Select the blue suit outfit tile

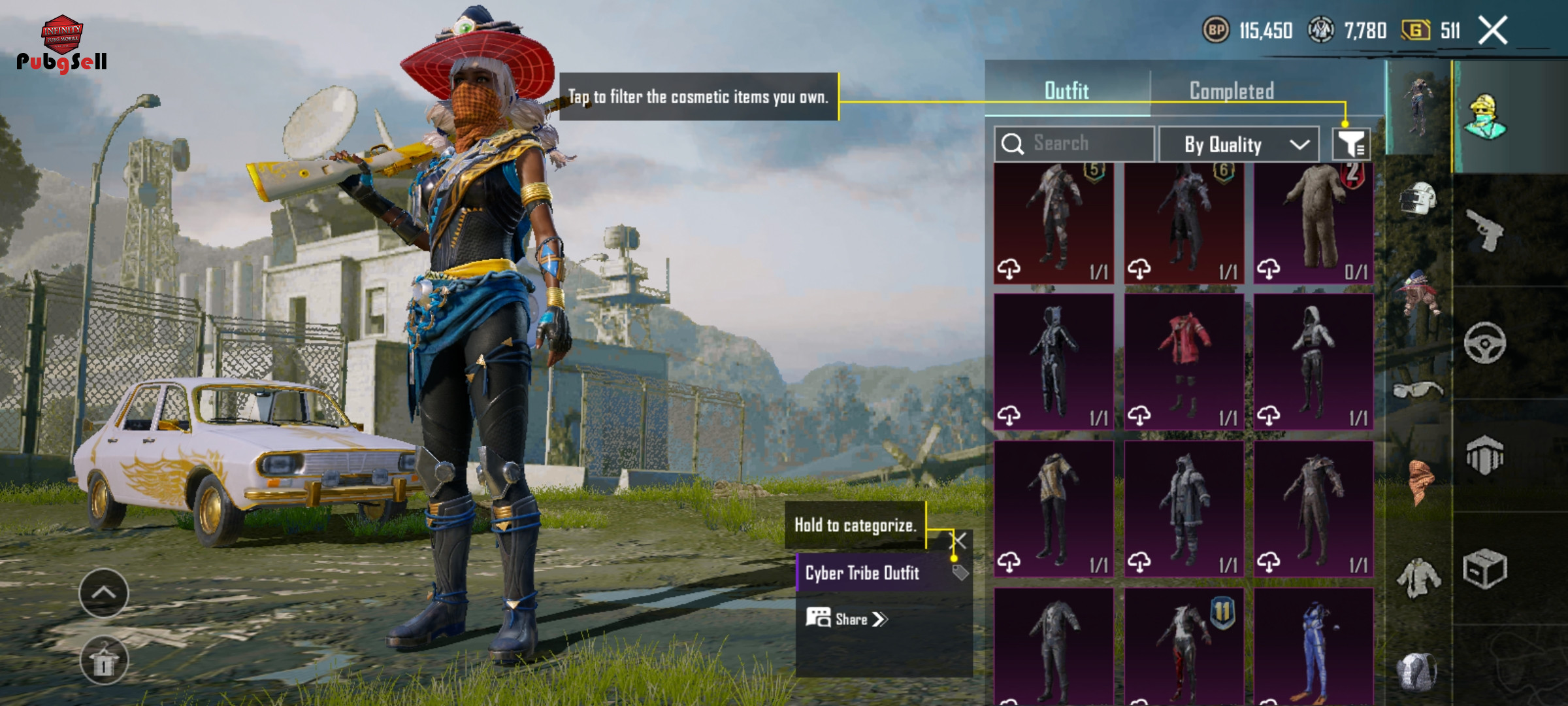tap(1313, 647)
